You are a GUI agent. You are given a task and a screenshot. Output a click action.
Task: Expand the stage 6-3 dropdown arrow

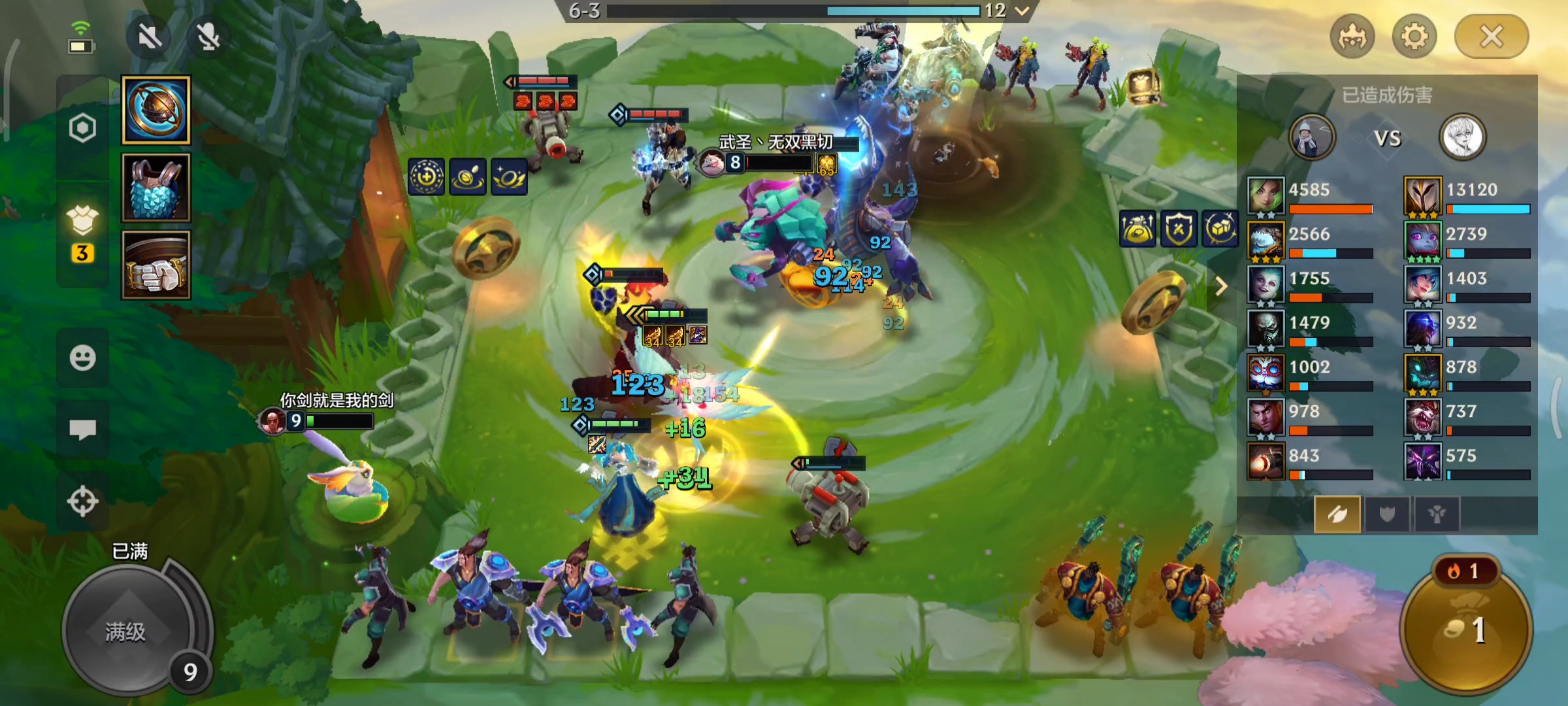click(1022, 10)
